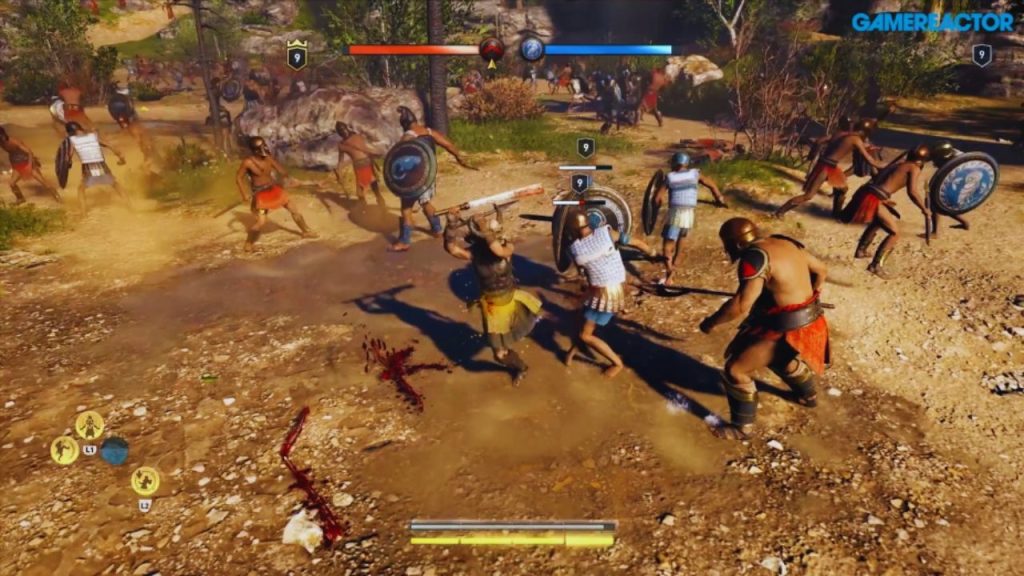1024x576 pixels.
Task: Click the blue Athenian faction emblem
Action: [532, 49]
